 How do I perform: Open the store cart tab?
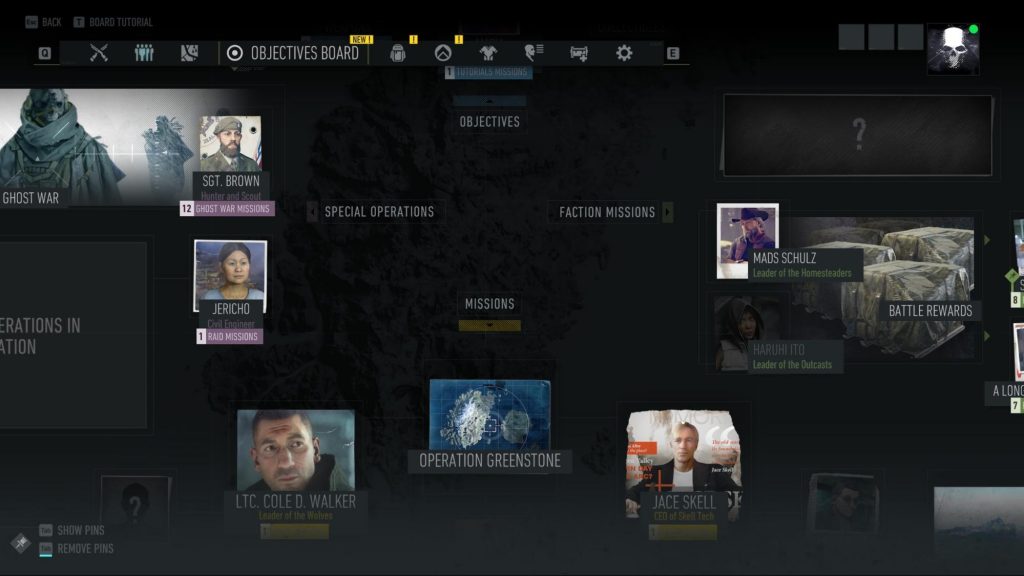point(579,53)
